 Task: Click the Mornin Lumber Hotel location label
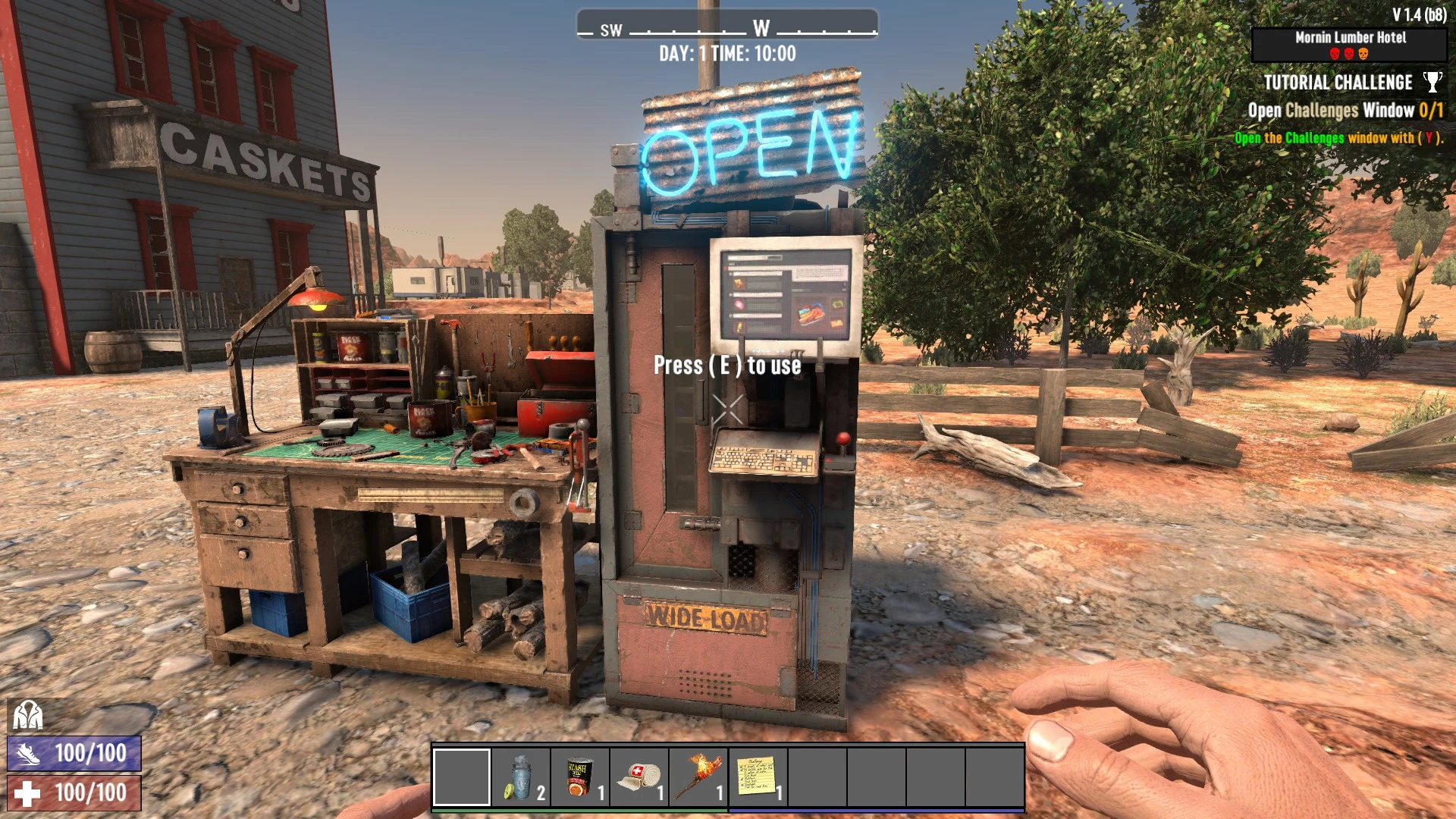(x=1350, y=38)
